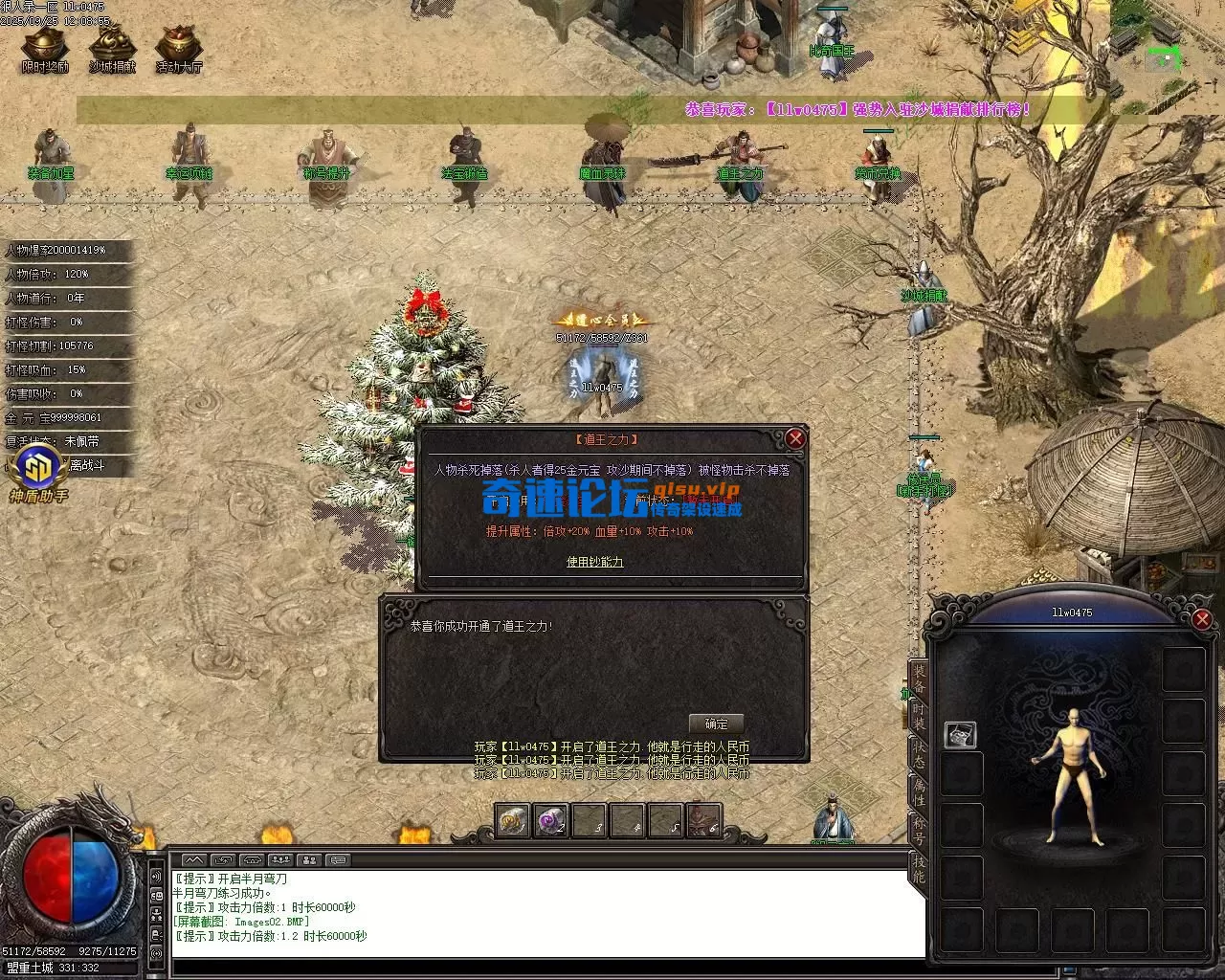Use the purple scroll in hotbar slot 2
This screenshot has width=1225, height=980.
[x=550, y=820]
